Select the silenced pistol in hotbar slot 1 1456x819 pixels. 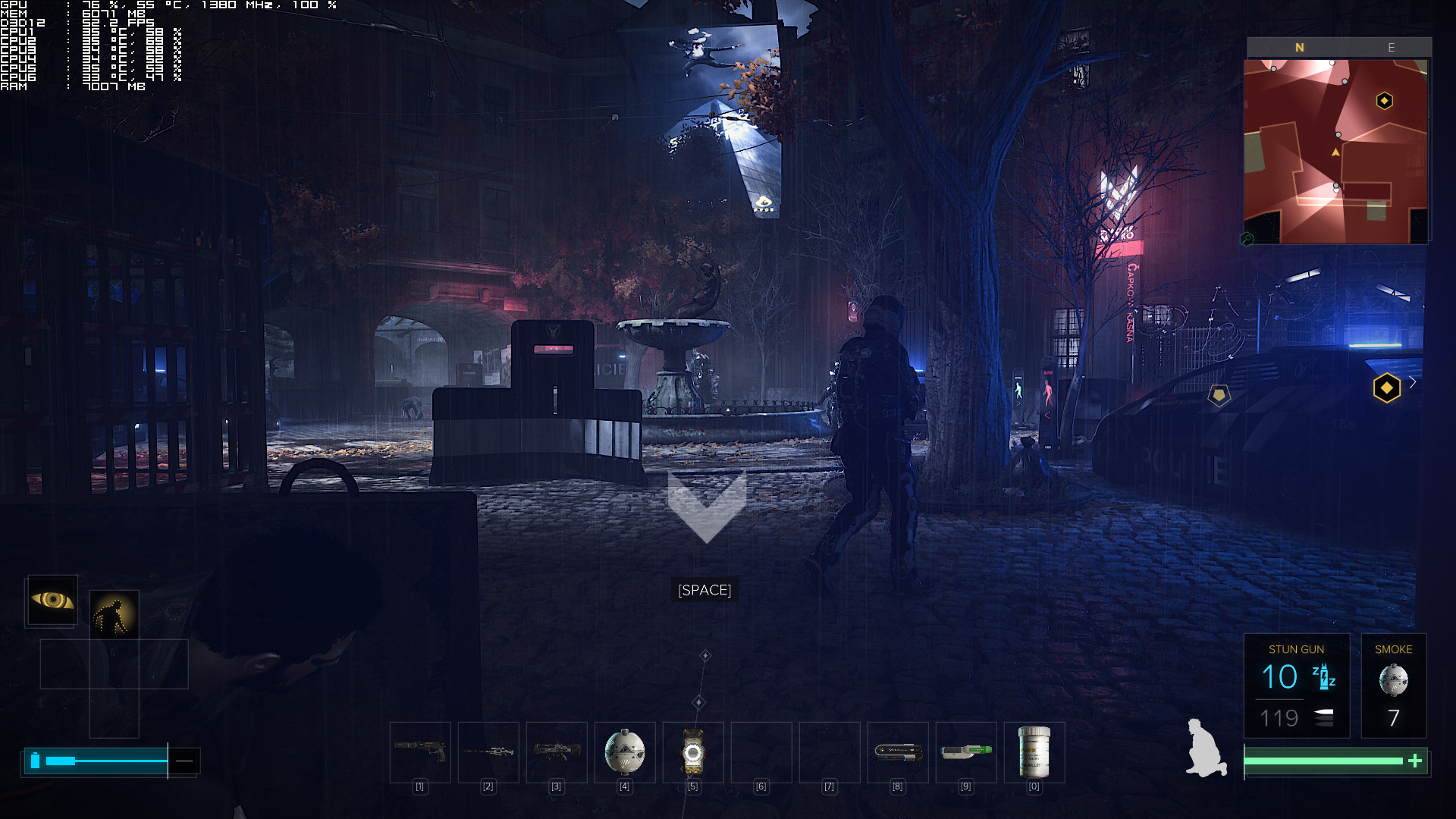420,752
